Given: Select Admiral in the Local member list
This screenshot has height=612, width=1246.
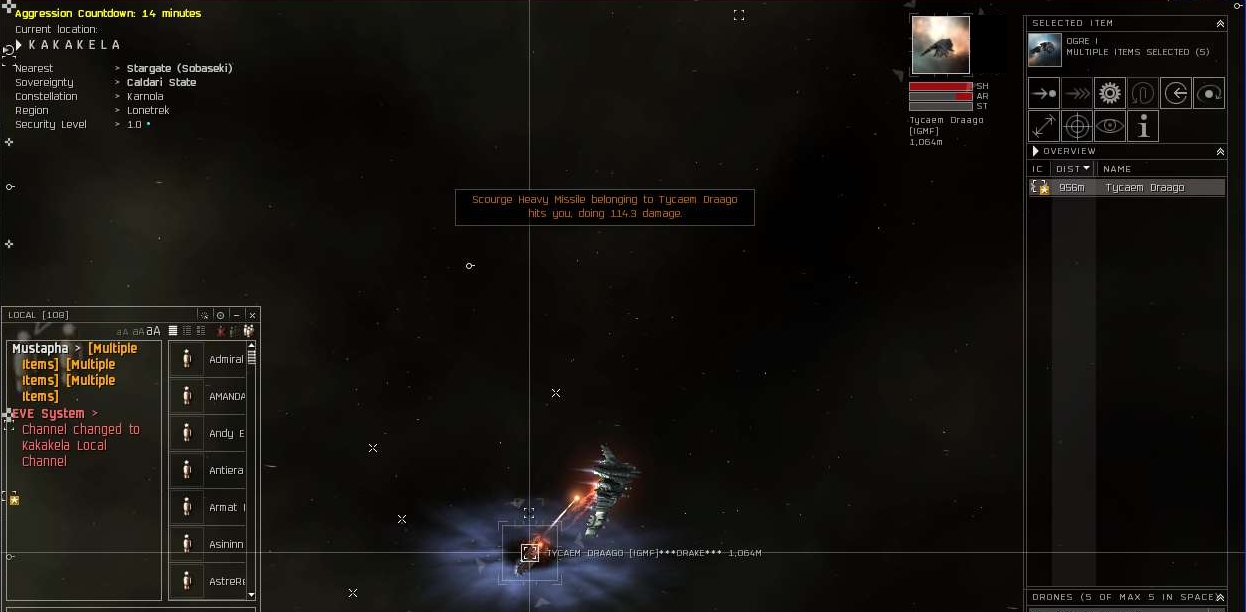Looking at the screenshot, I should click(x=226, y=359).
